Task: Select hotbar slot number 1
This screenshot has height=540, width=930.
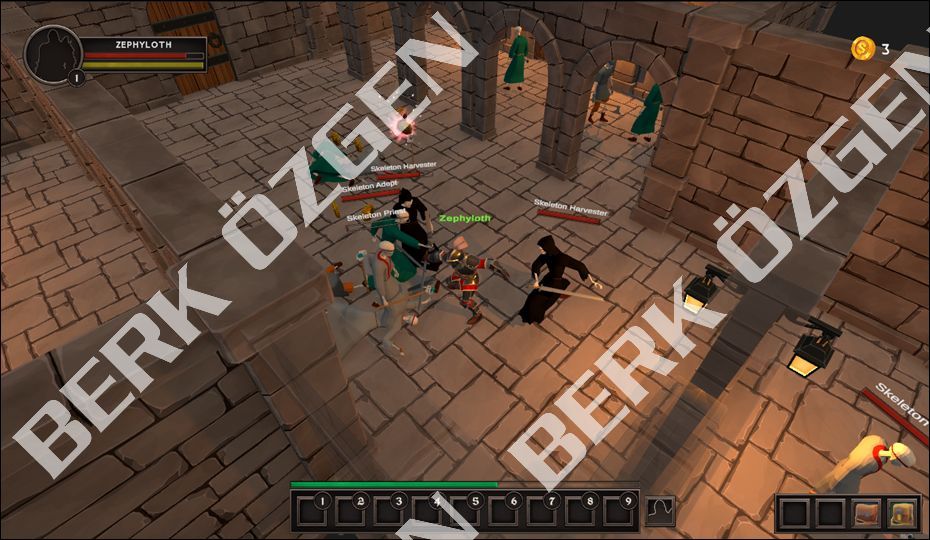Action: coord(312,512)
